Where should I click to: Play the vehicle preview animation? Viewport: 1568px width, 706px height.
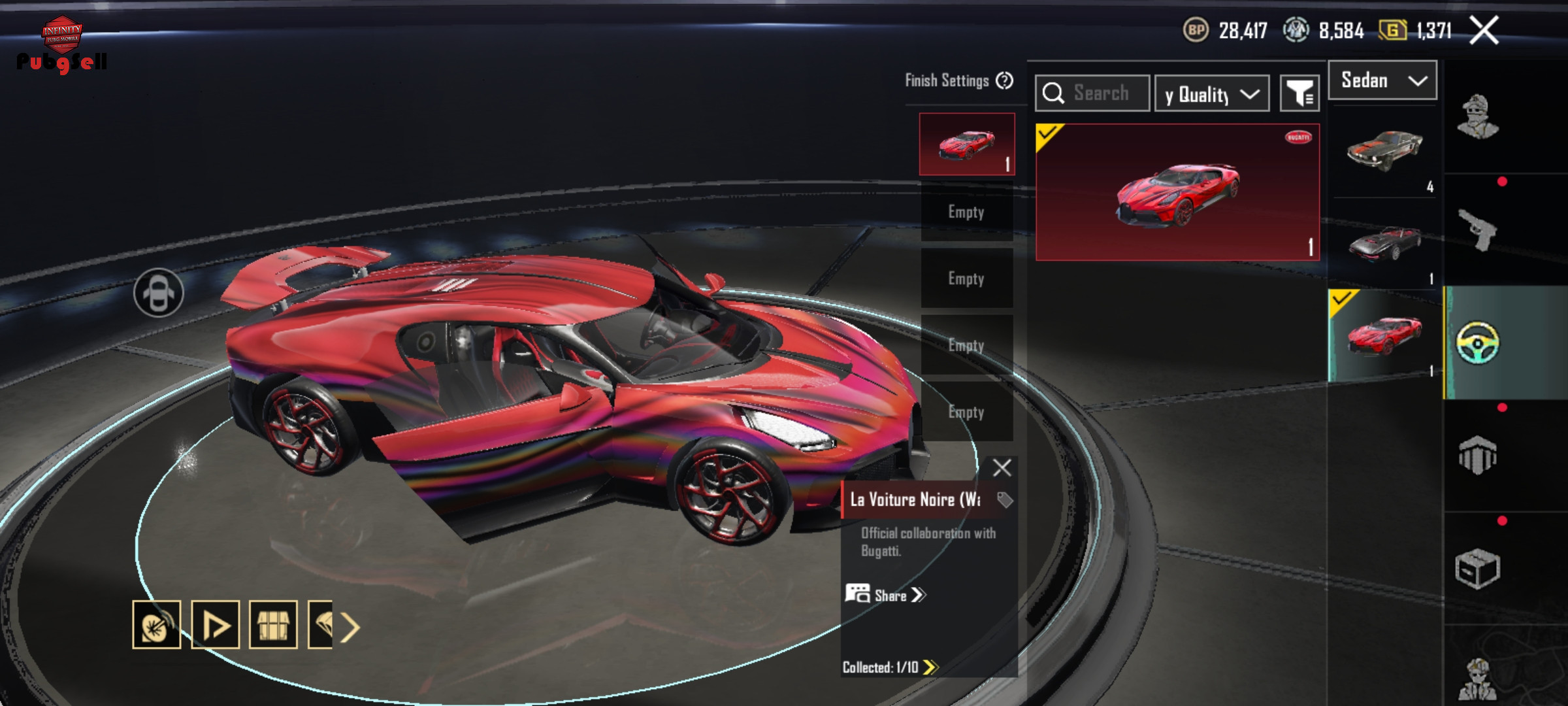(x=215, y=625)
